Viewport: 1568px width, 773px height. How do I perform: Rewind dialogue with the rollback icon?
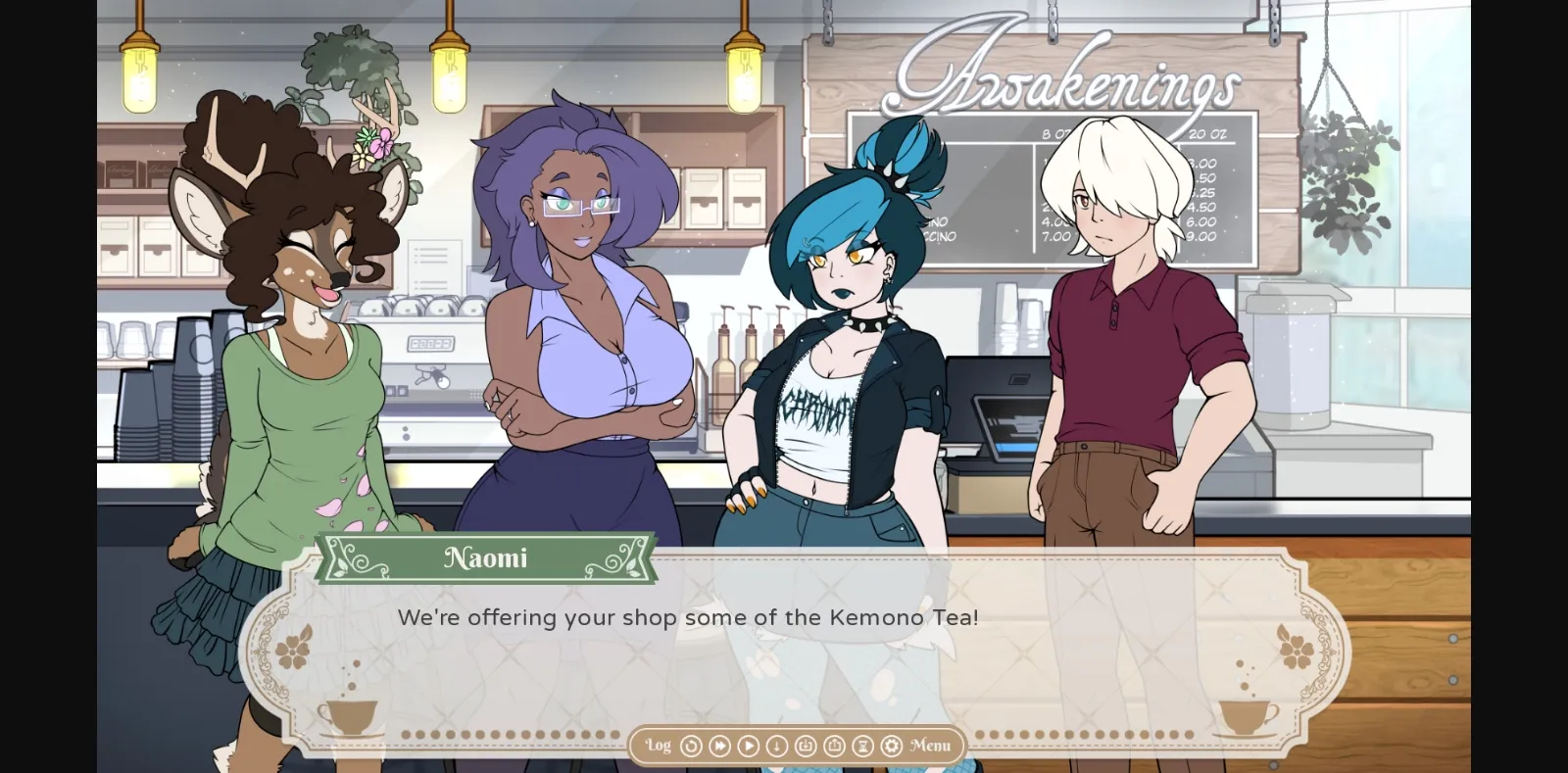[691, 746]
